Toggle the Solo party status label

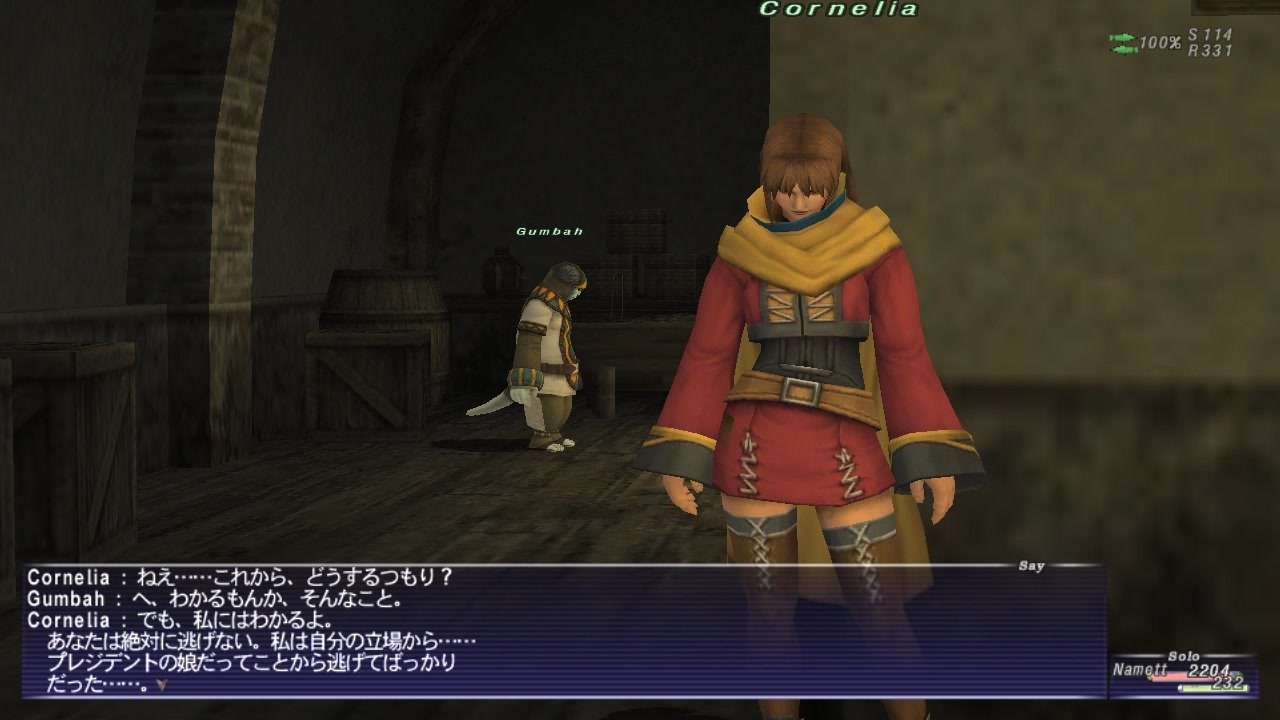point(1183,656)
